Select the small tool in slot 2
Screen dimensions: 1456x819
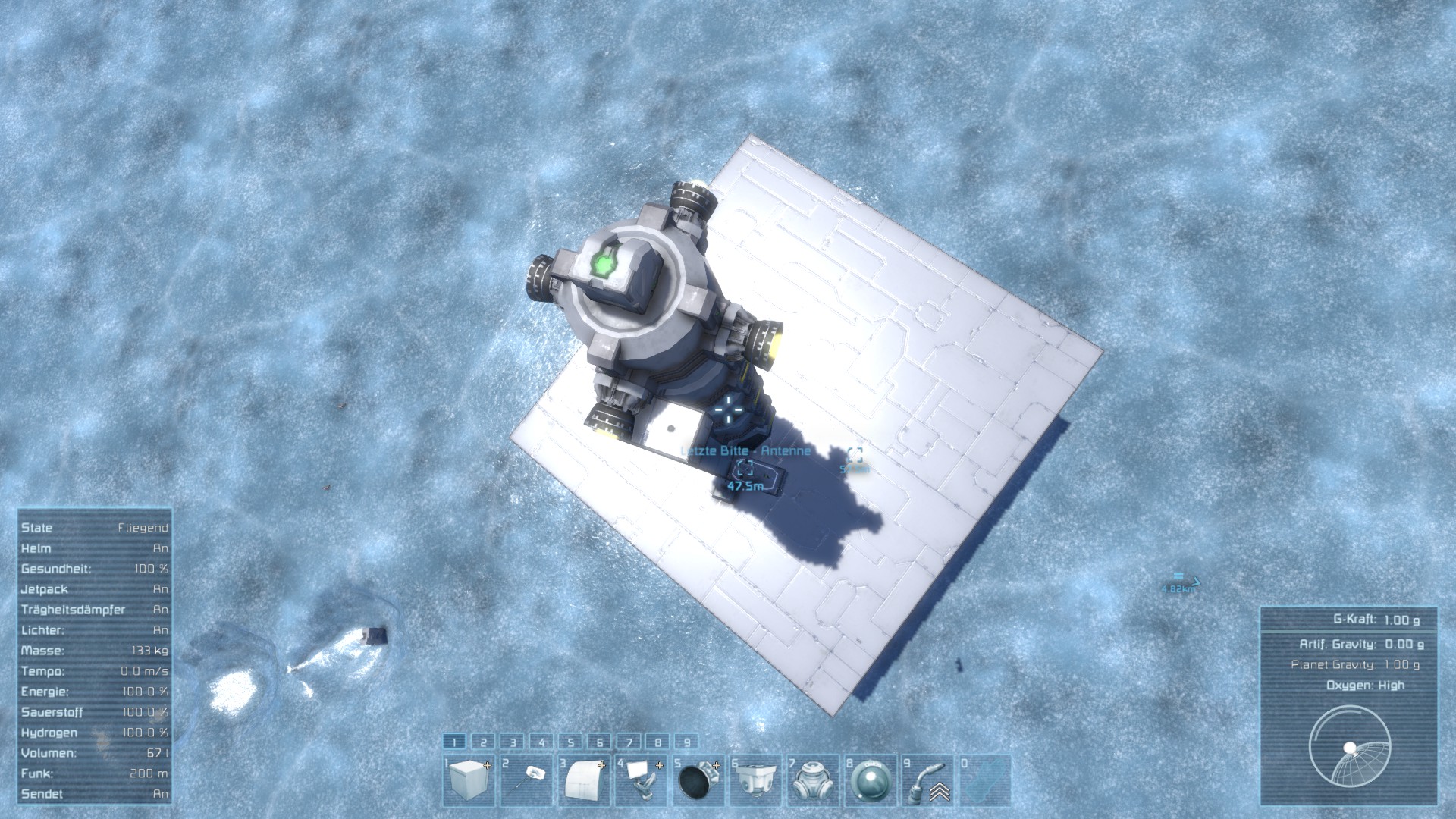526,780
